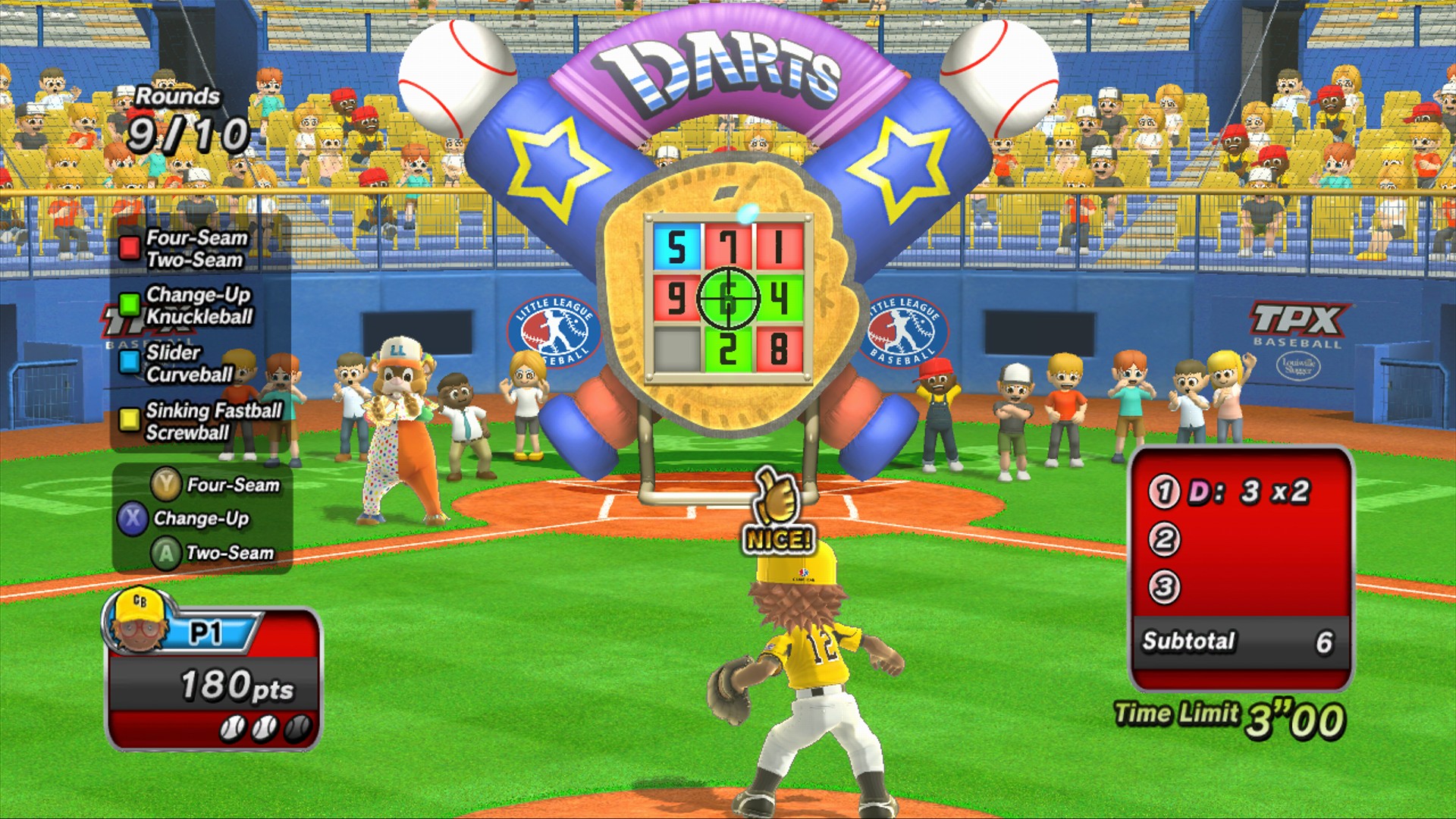
Task: Click the green Change-Up Knuckleball legend entry
Action: coord(187,306)
